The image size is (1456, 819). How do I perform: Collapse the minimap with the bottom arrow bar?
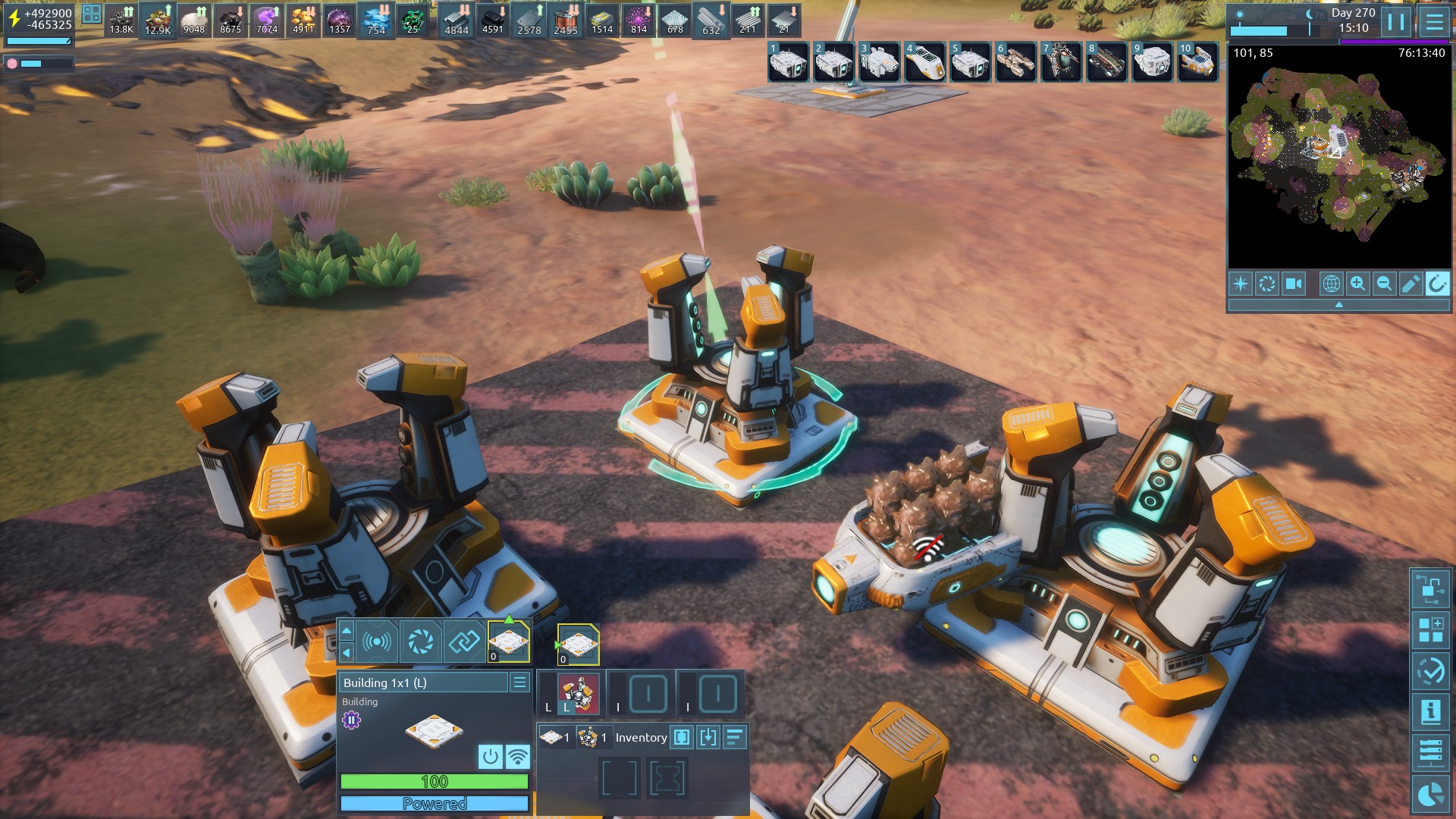coord(1338,305)
